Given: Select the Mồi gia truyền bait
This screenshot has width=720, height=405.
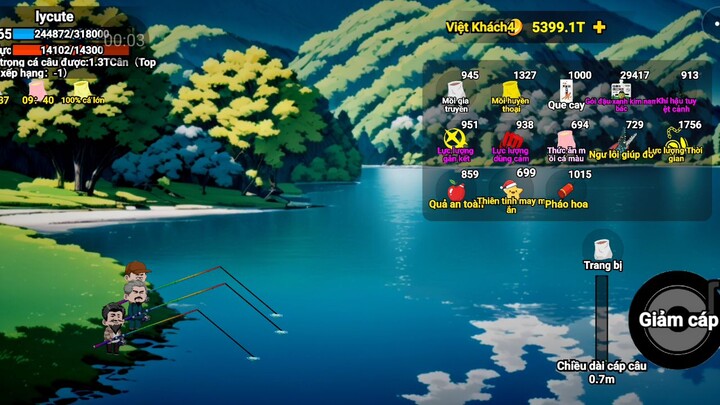Looking at the screenshot, I should [456, 93].
